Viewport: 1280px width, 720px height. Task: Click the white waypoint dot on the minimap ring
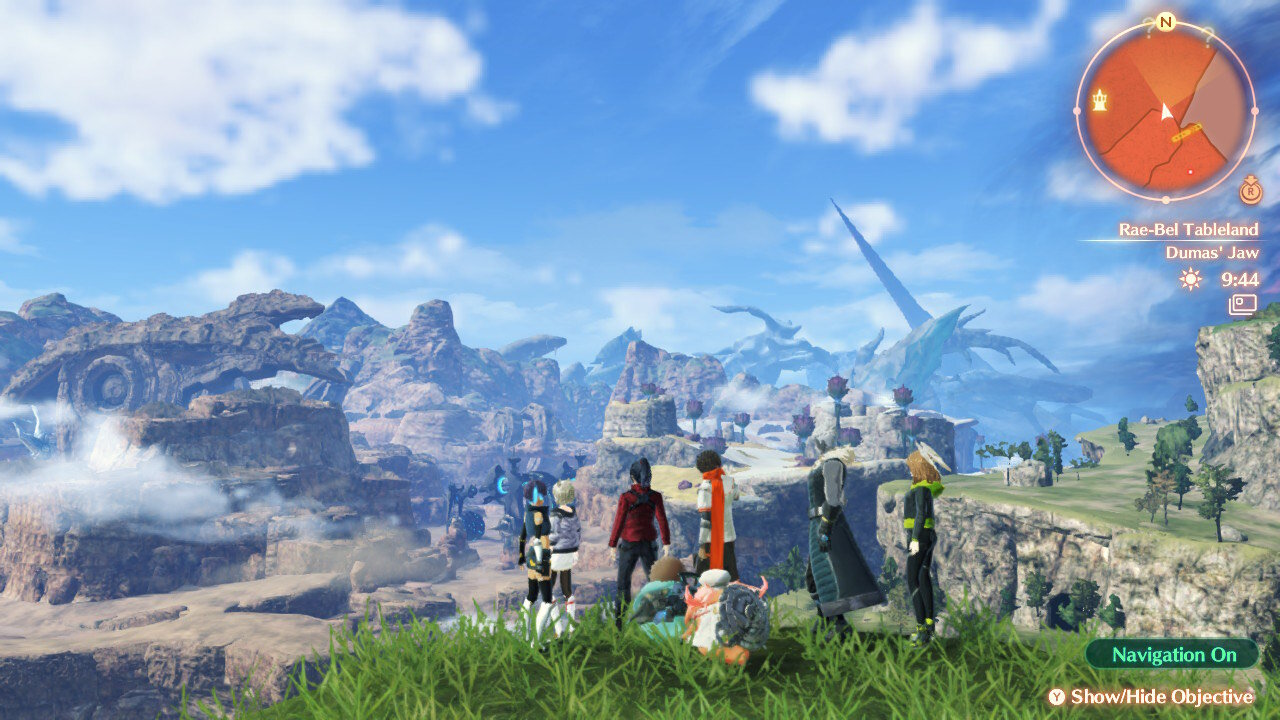[1254, 110]
